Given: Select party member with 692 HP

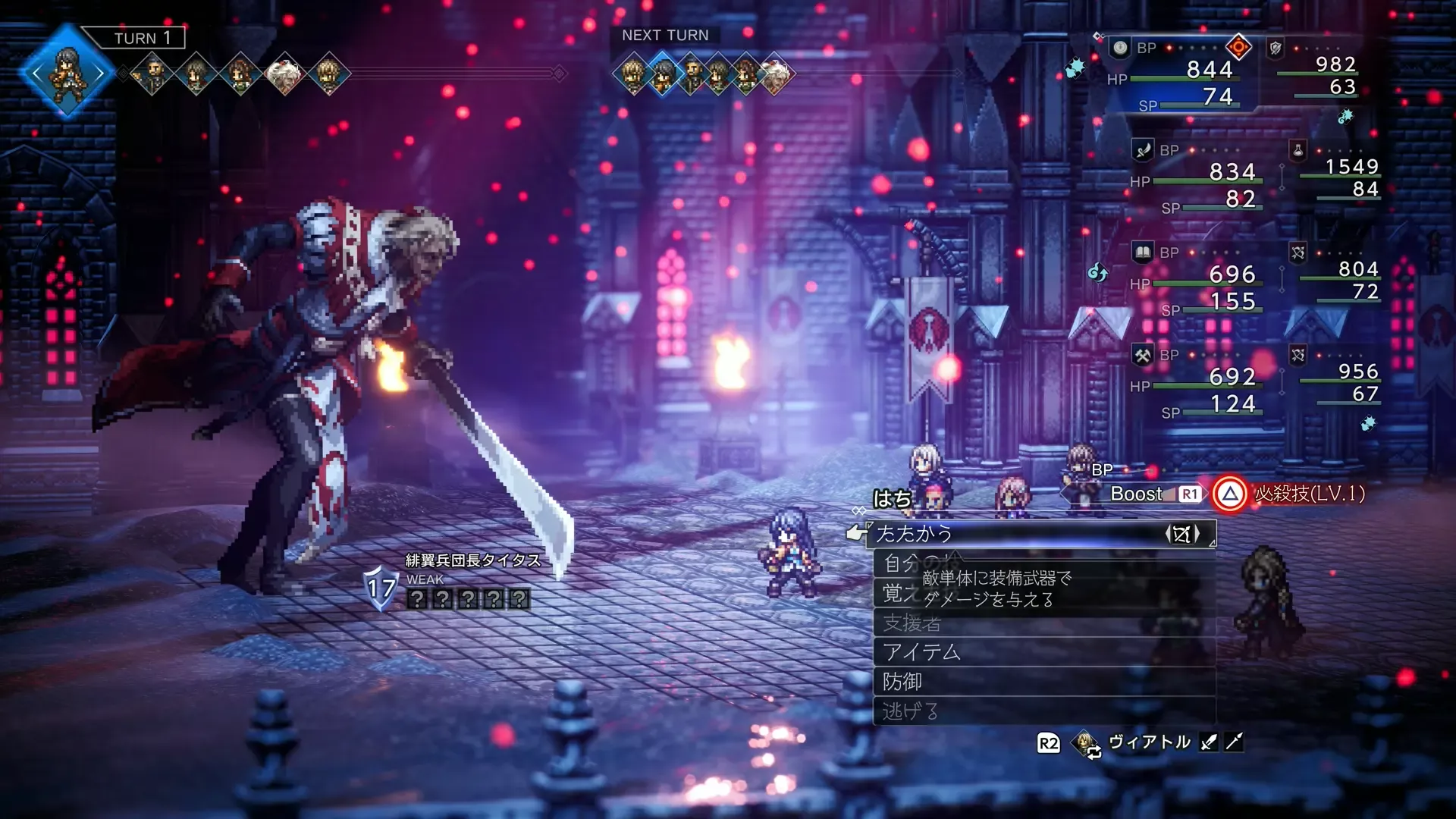Looking at the screenshot, I should point(1232,376).
